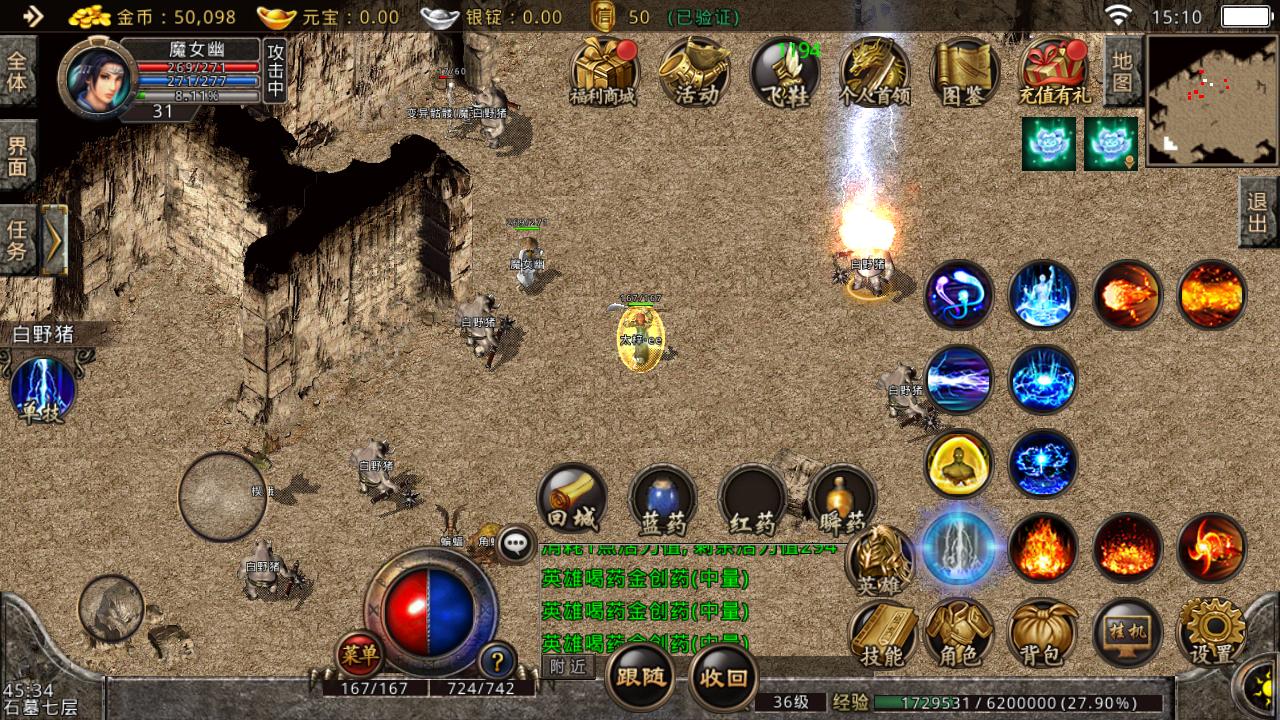Open the 福利商城 welfare shop
Screen dimensions: 1280x720
pyautogui.click(x=604, y=72)
